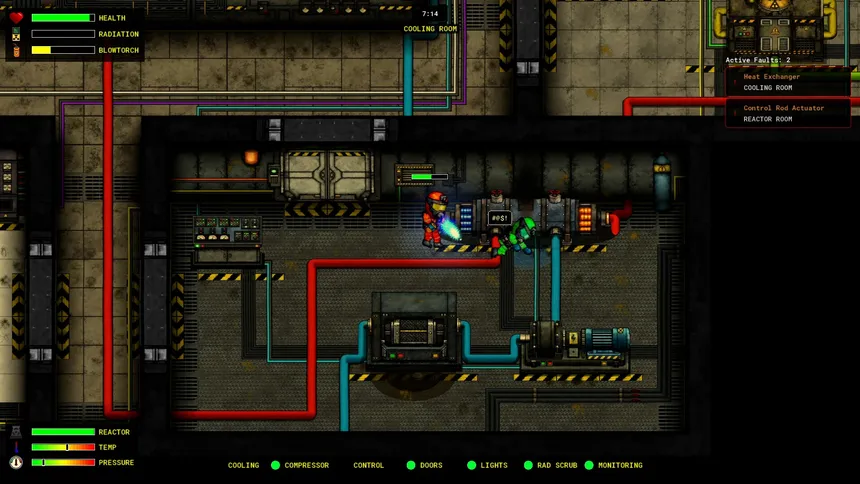Click the Cooling system label
The height and width of the screenshot is (484, 860).
243,465
